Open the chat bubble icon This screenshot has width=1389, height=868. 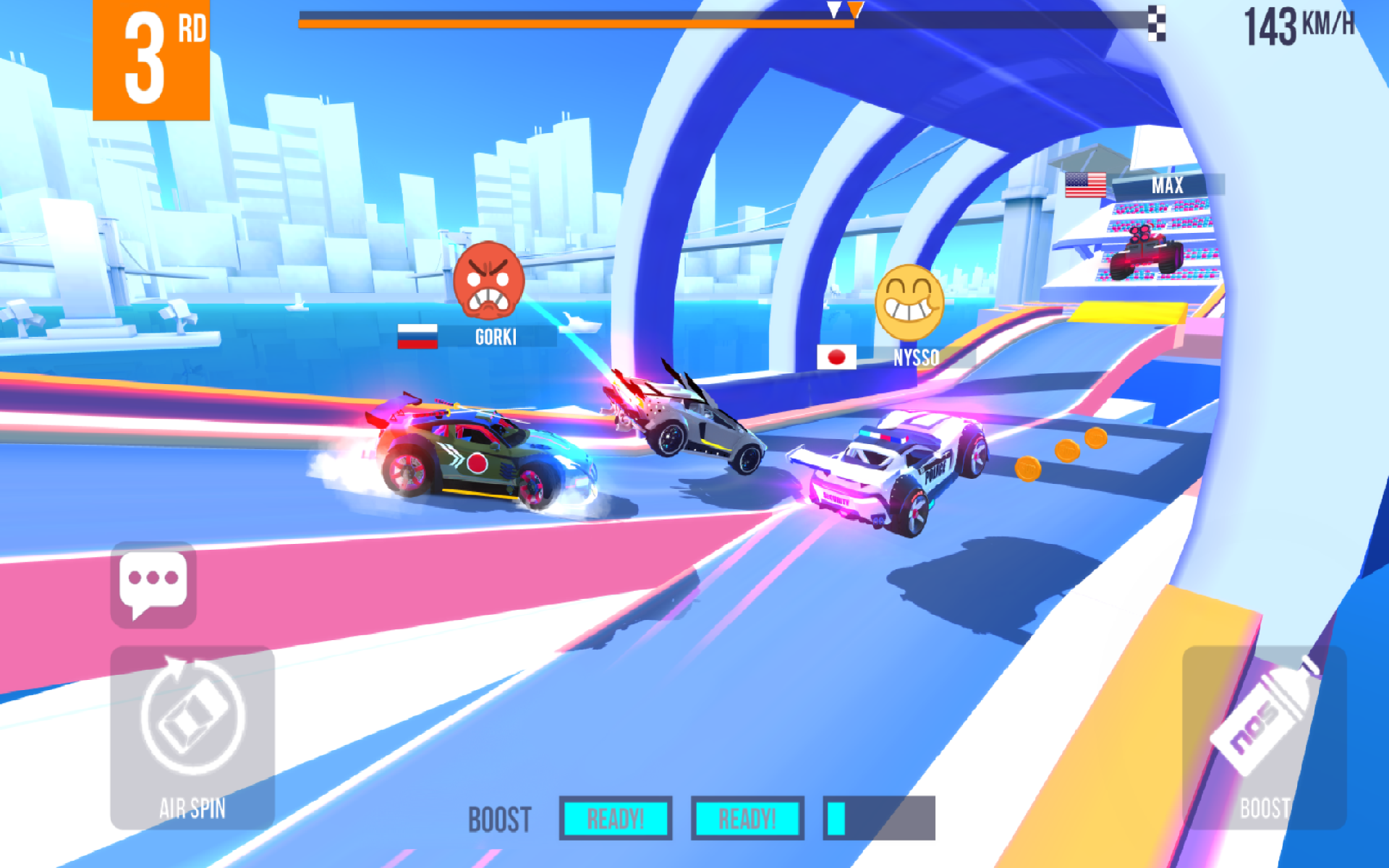tap(153, 586)
